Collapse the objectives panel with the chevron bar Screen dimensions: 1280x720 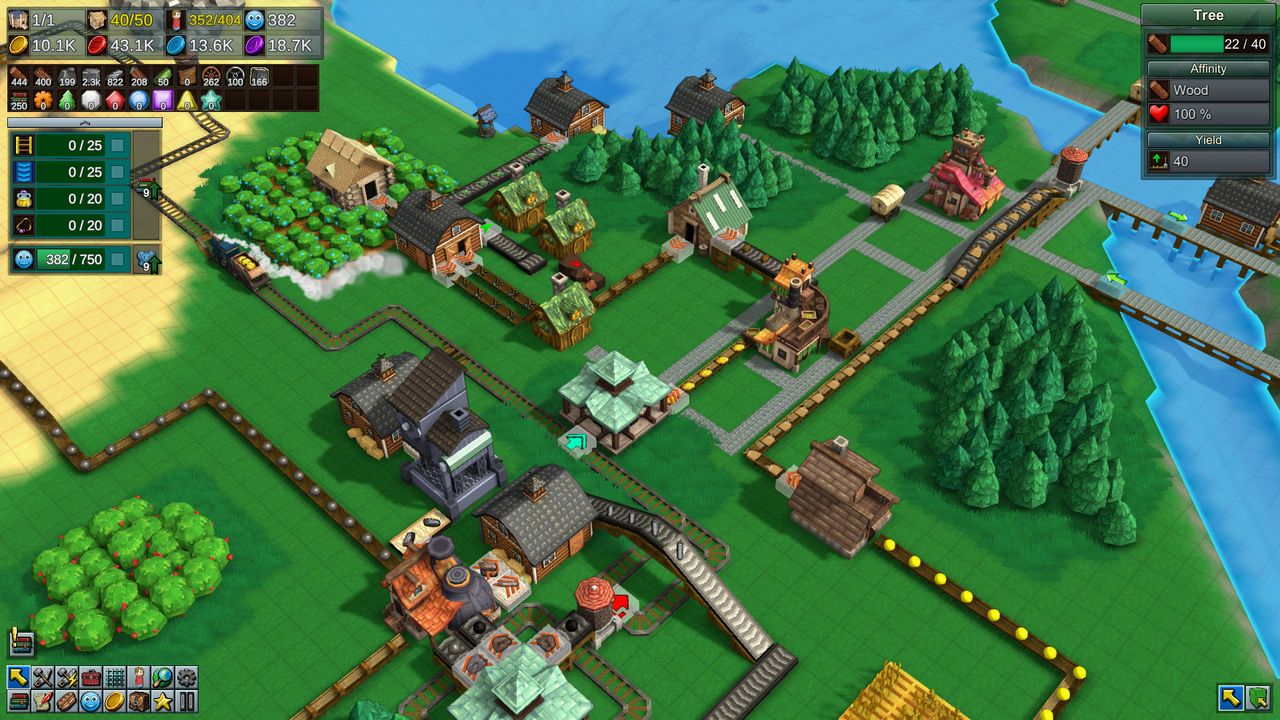pos(84,123)
